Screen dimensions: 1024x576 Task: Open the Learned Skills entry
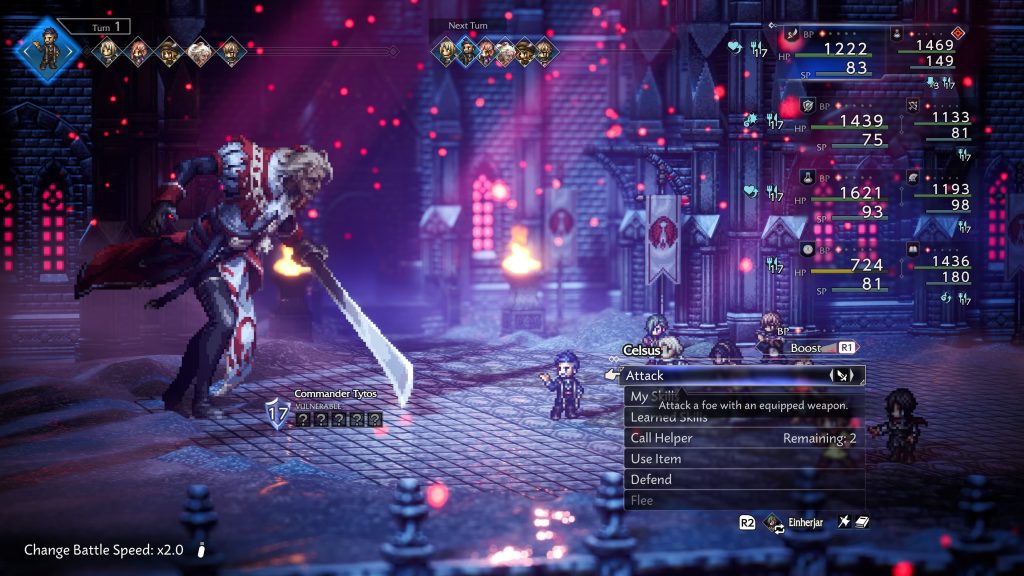[x=668, y=418]
